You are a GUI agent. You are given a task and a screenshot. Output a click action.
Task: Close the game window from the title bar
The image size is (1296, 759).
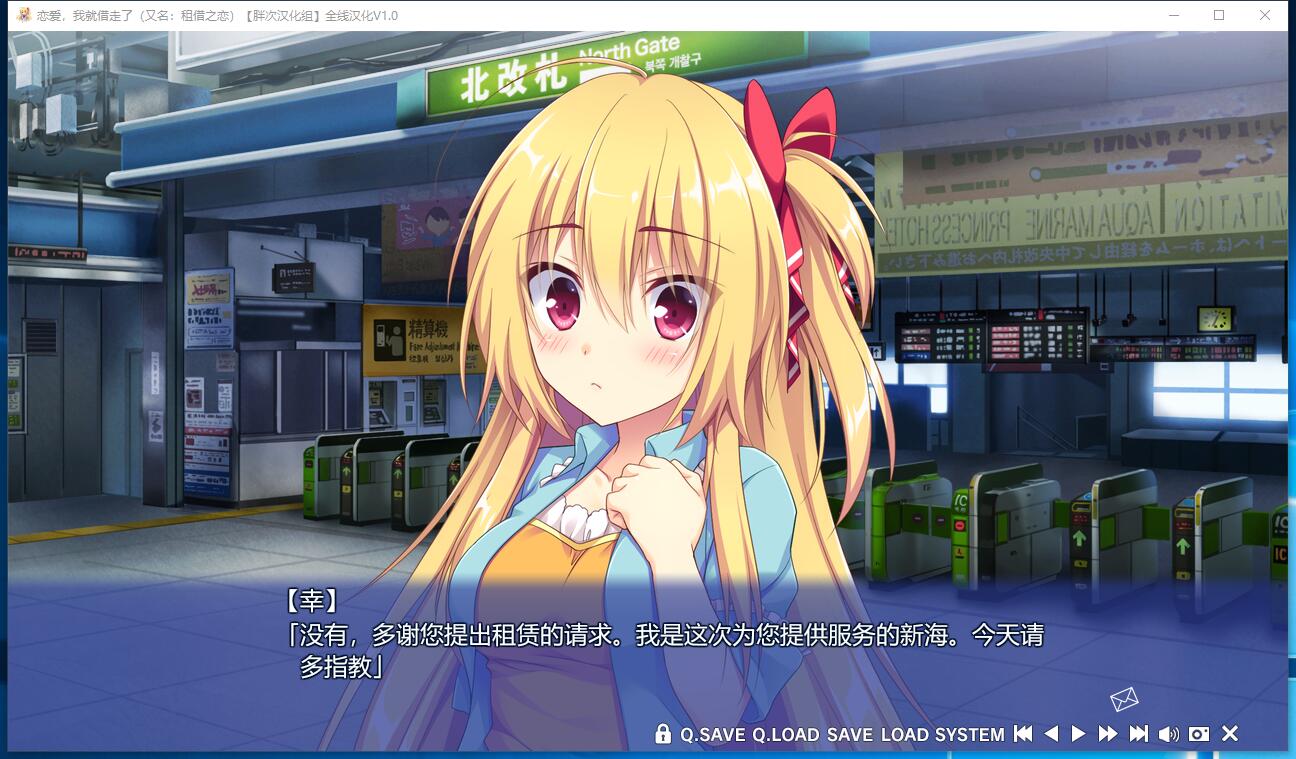point(1266,15)
